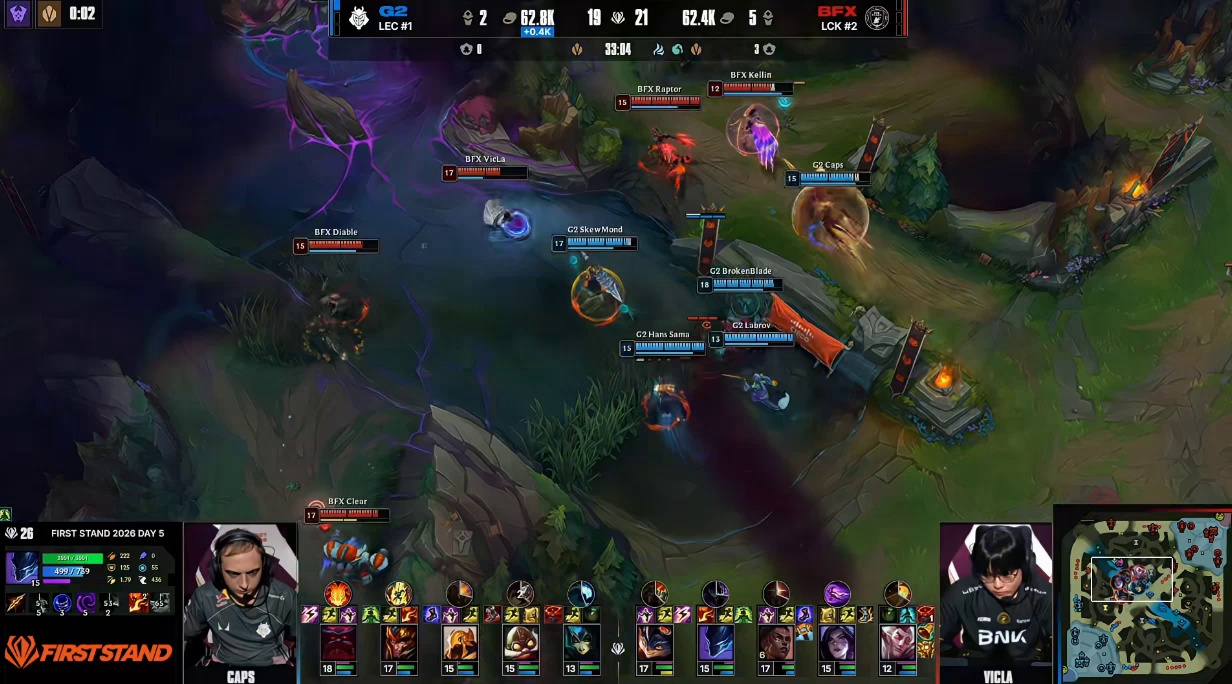This screenshot has width=1232, height=684.
Task: Select the dark-haired female champion portrait at level 15
Action: pos(836,643)
